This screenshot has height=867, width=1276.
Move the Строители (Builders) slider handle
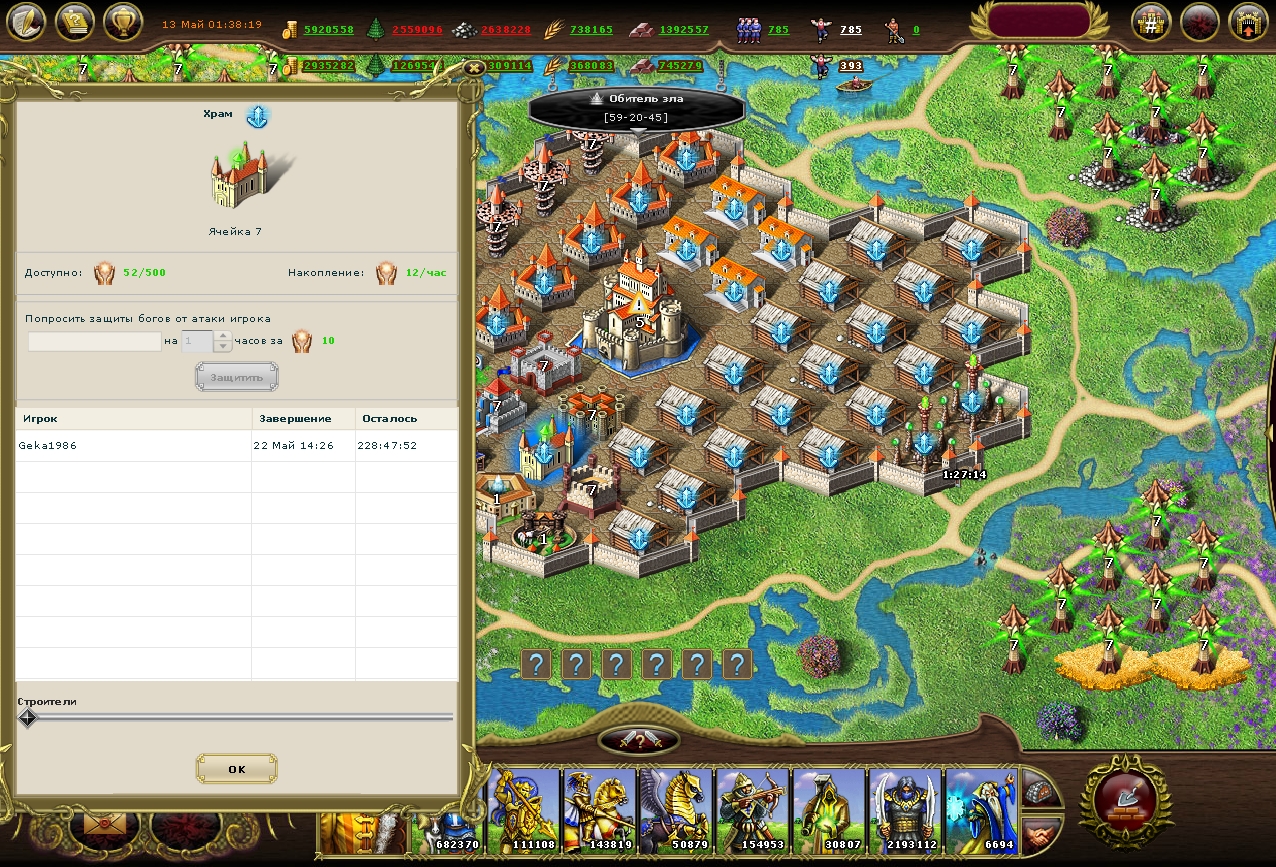(x=28, y=718)
